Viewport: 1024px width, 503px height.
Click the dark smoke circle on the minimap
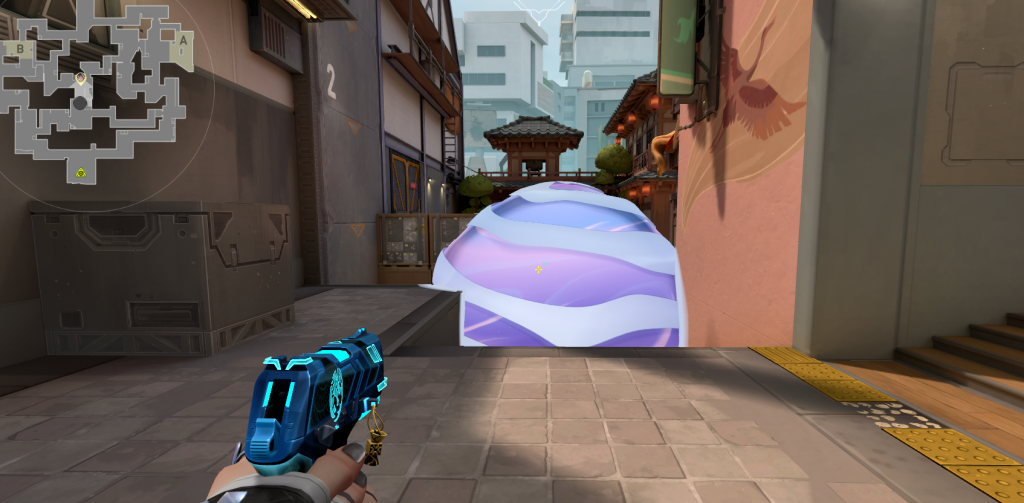[x=80, y=102]
